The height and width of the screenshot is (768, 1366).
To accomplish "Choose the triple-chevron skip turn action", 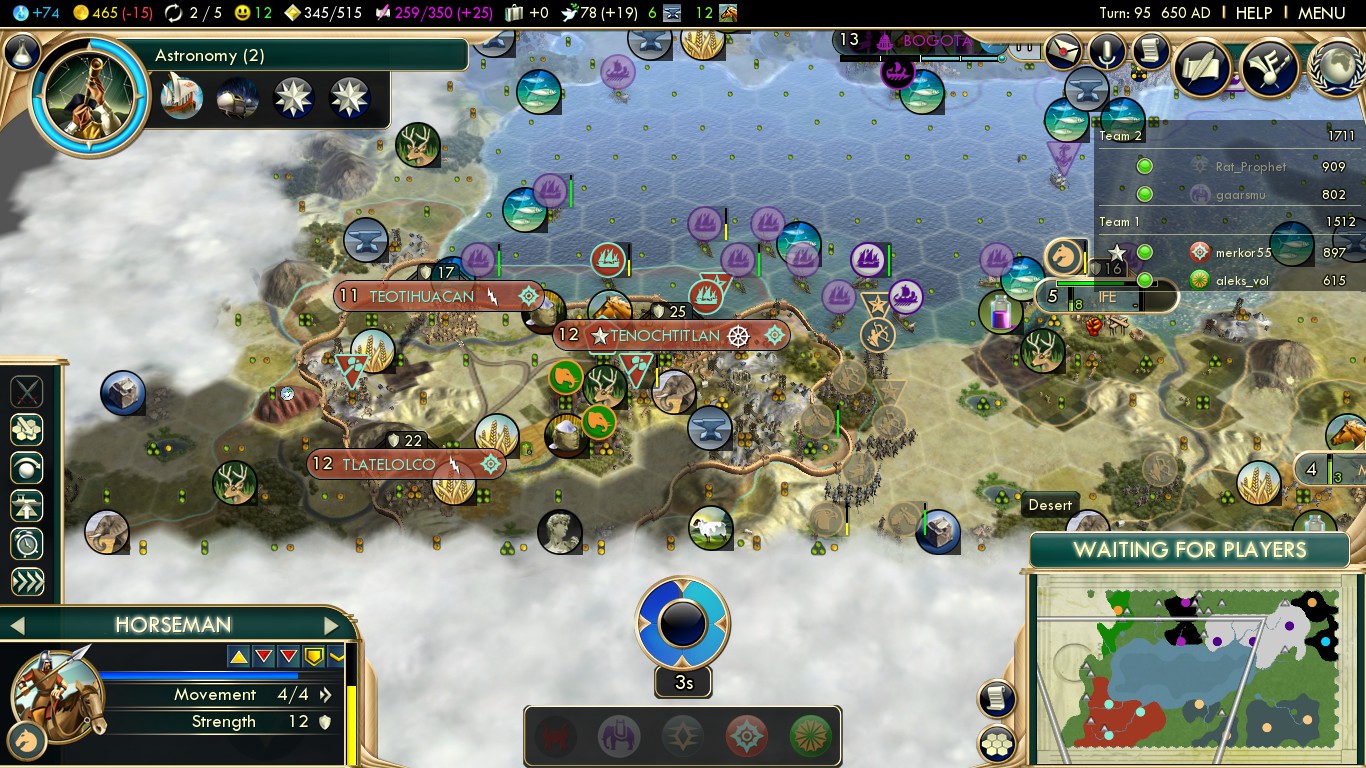I will pyautogui.click(x=27, y=582).
